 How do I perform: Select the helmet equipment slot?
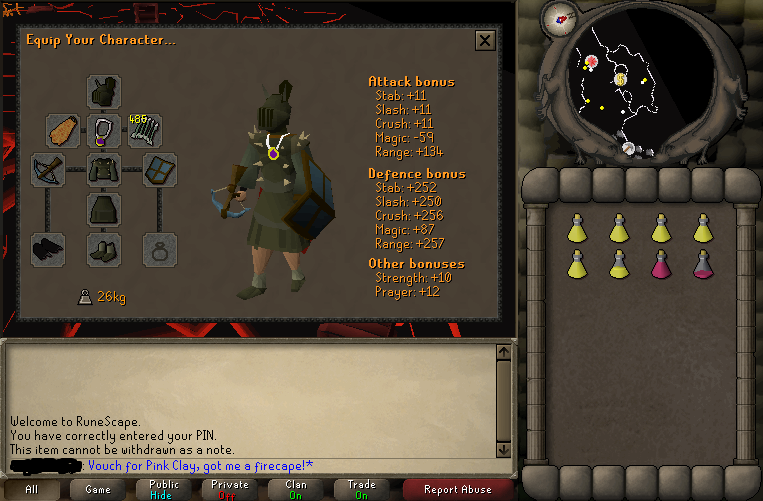click(104, 92)
